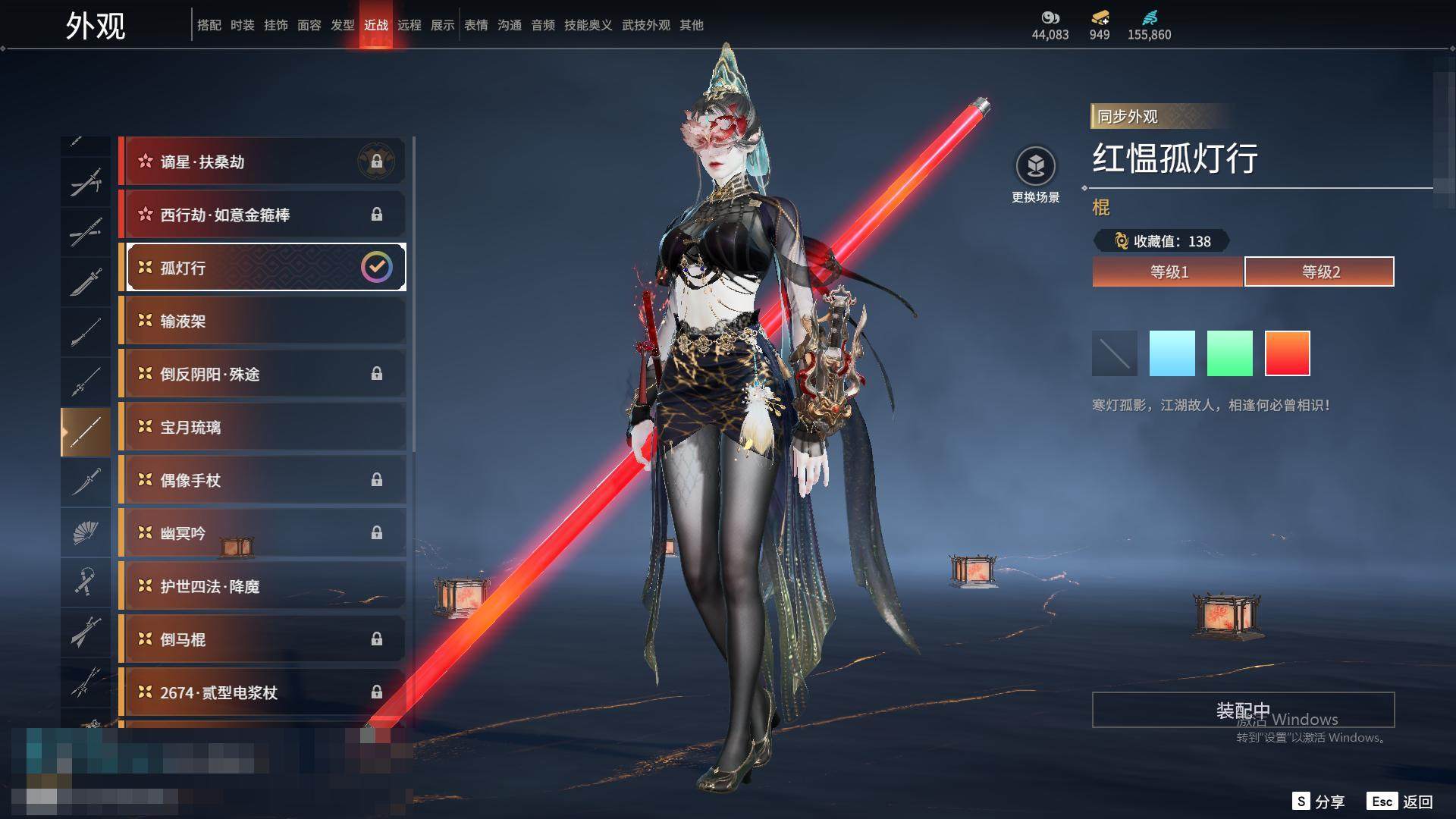Choose the green color swatch
Image resolution: width=1456 pixels, height=819 pixels.
coord(1229,353)
